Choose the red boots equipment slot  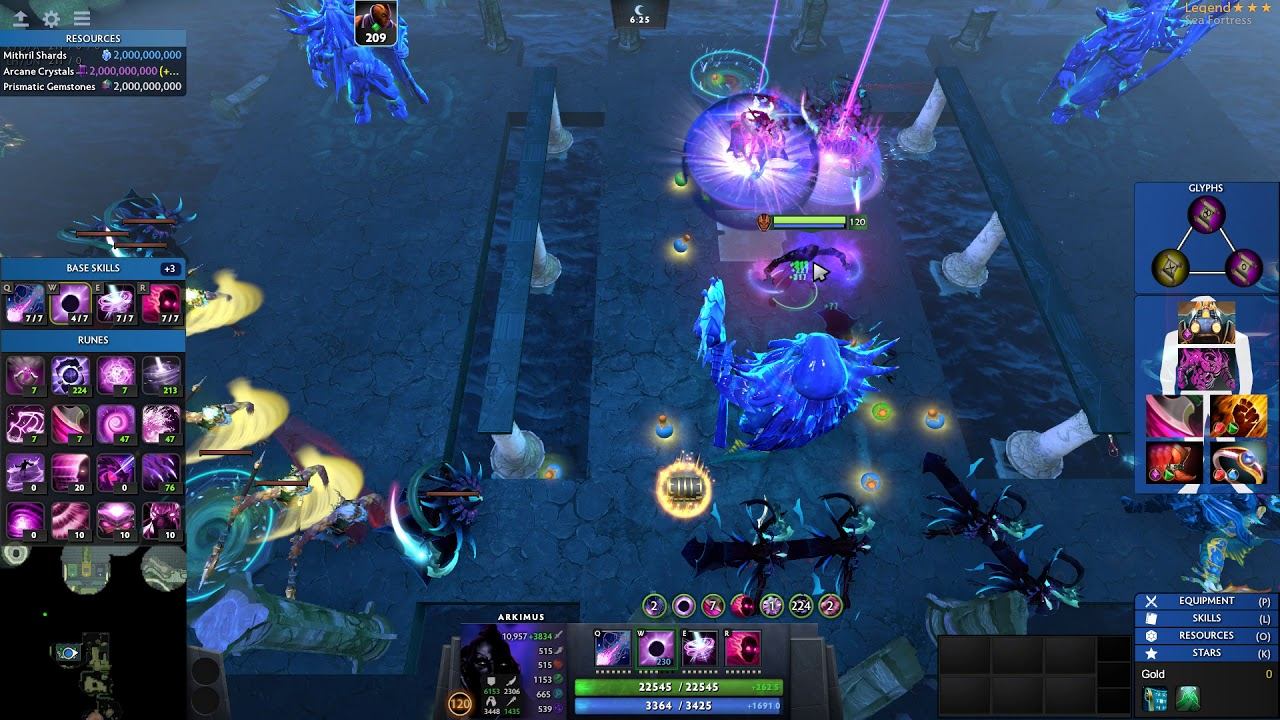pos(1174,462)
